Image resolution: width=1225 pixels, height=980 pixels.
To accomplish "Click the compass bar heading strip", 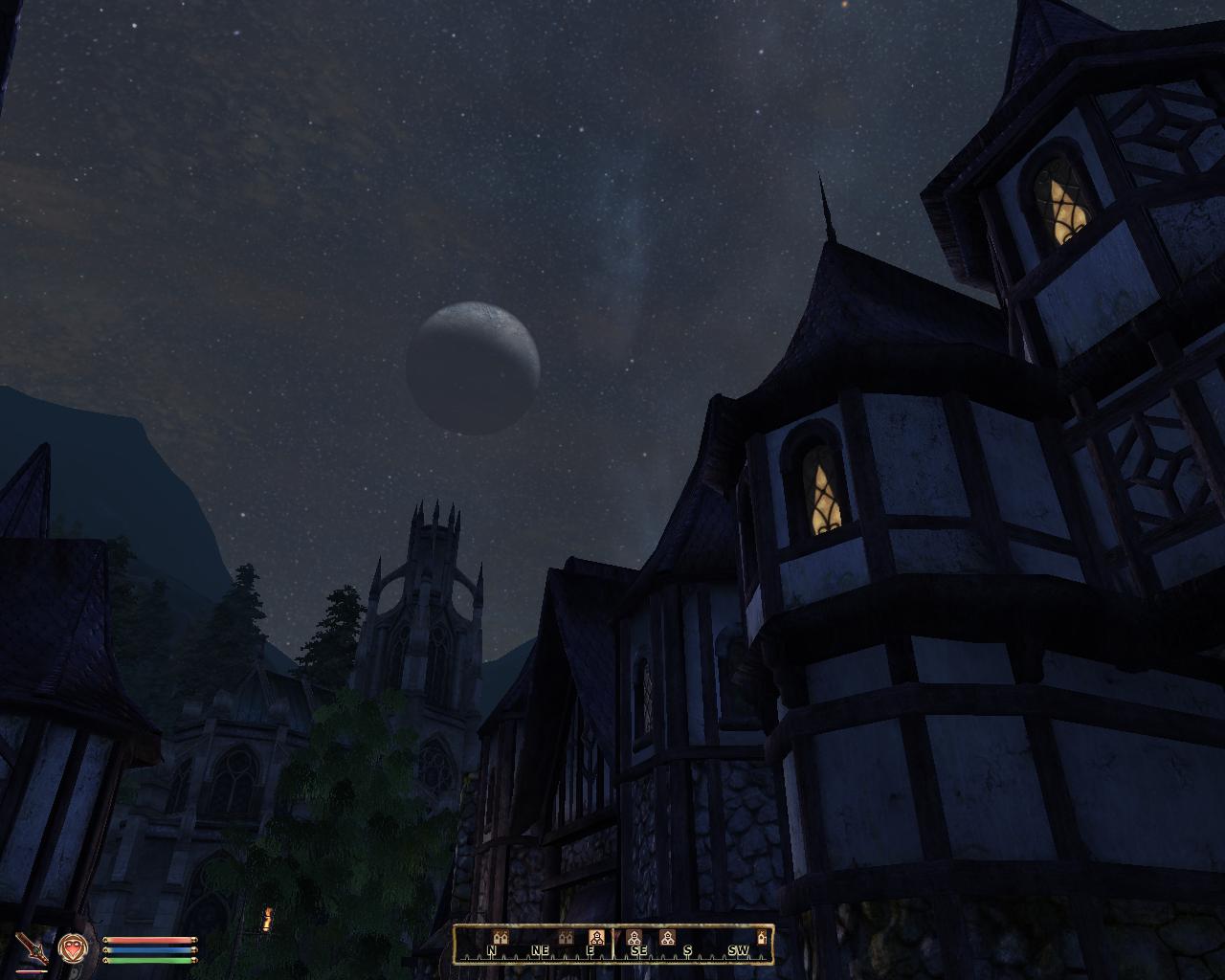I will (x=612, y=944).
